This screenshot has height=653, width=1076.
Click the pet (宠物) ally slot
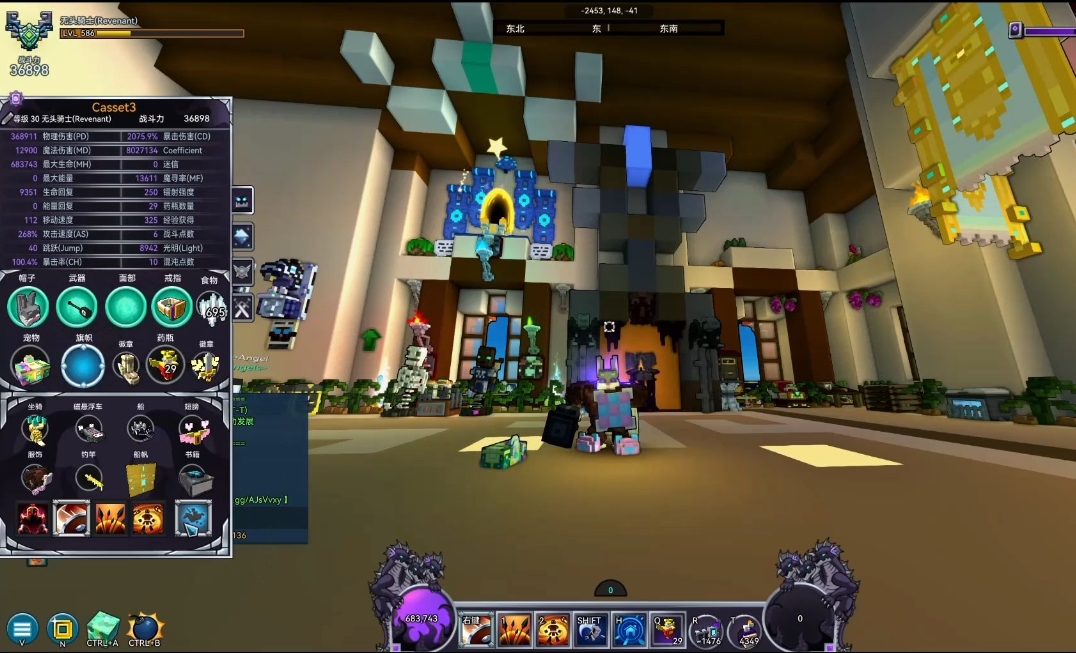click(x=31, y=366)
